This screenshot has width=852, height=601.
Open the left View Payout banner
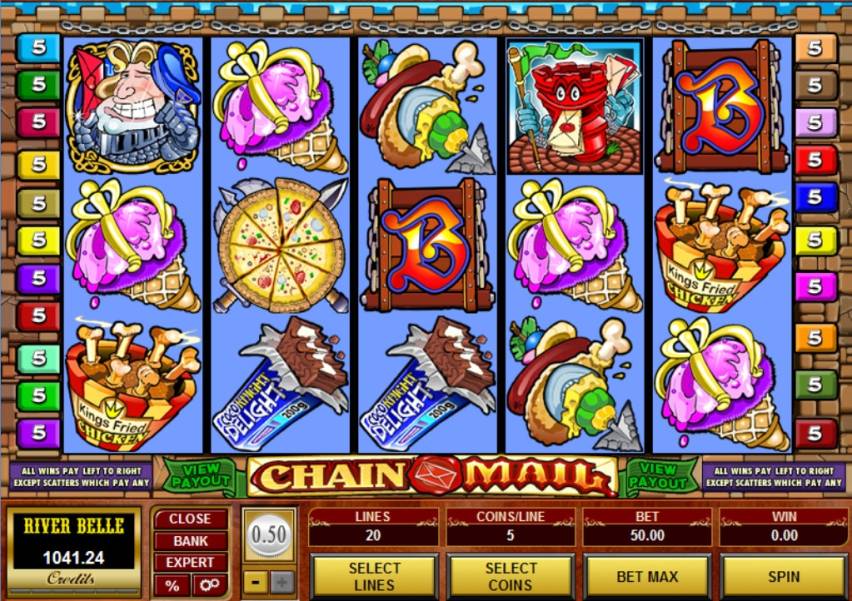(200, 476)
